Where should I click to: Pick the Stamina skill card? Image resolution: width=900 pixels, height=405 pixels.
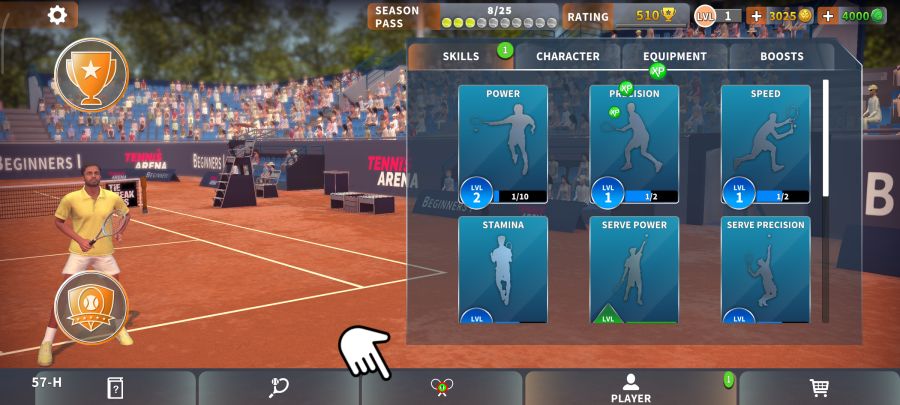pos(503,270)
